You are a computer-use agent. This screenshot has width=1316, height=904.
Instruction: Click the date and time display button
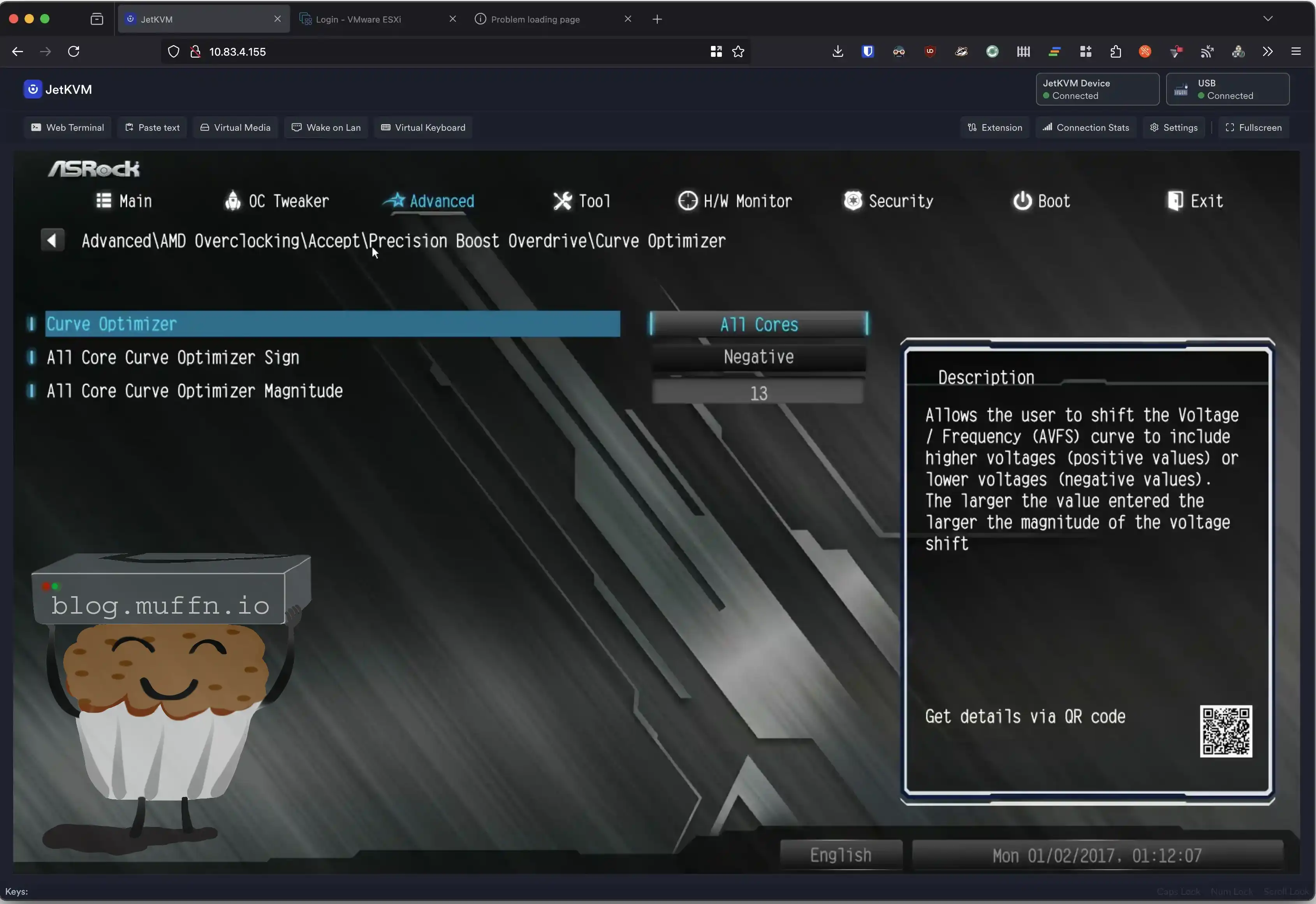pyautogui.click(x=1097, y=855)
